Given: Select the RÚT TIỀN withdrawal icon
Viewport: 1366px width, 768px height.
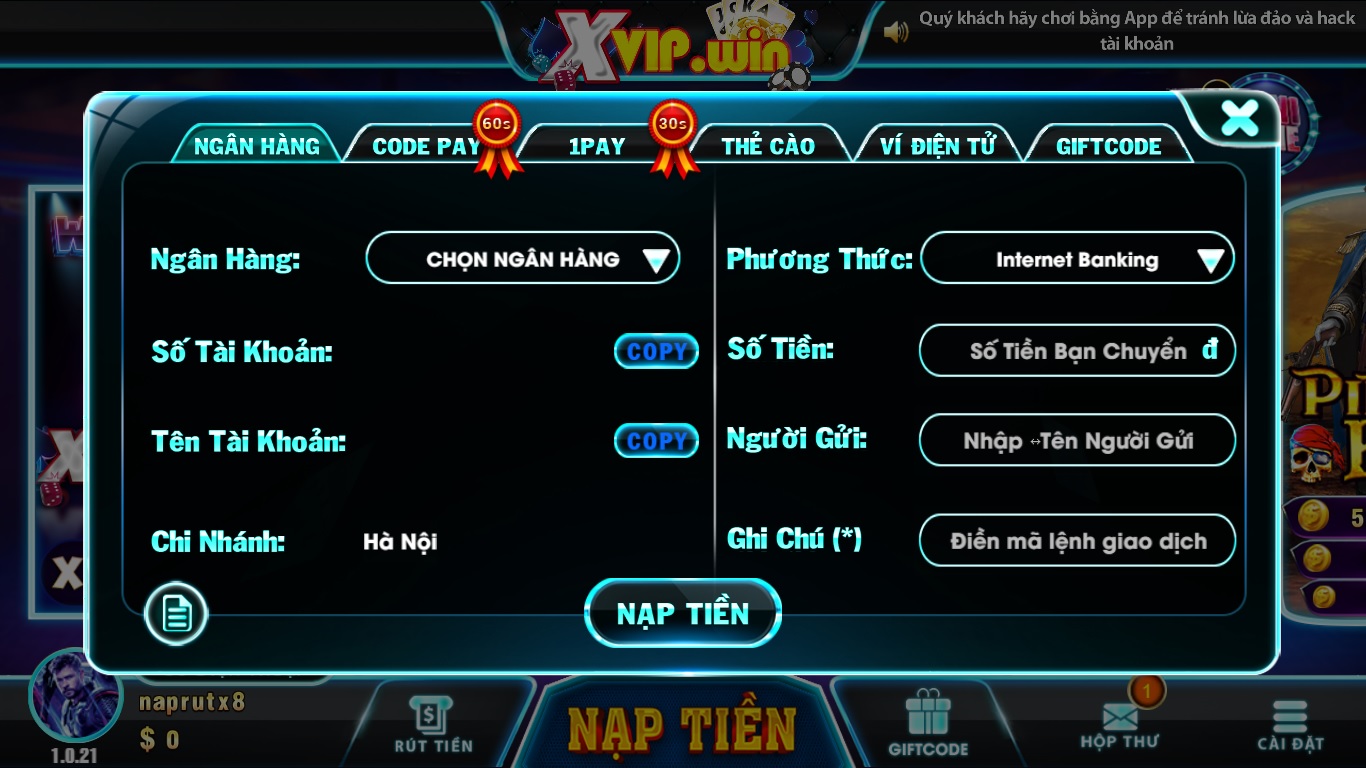Looking at the screenshot, I should 430,715.
